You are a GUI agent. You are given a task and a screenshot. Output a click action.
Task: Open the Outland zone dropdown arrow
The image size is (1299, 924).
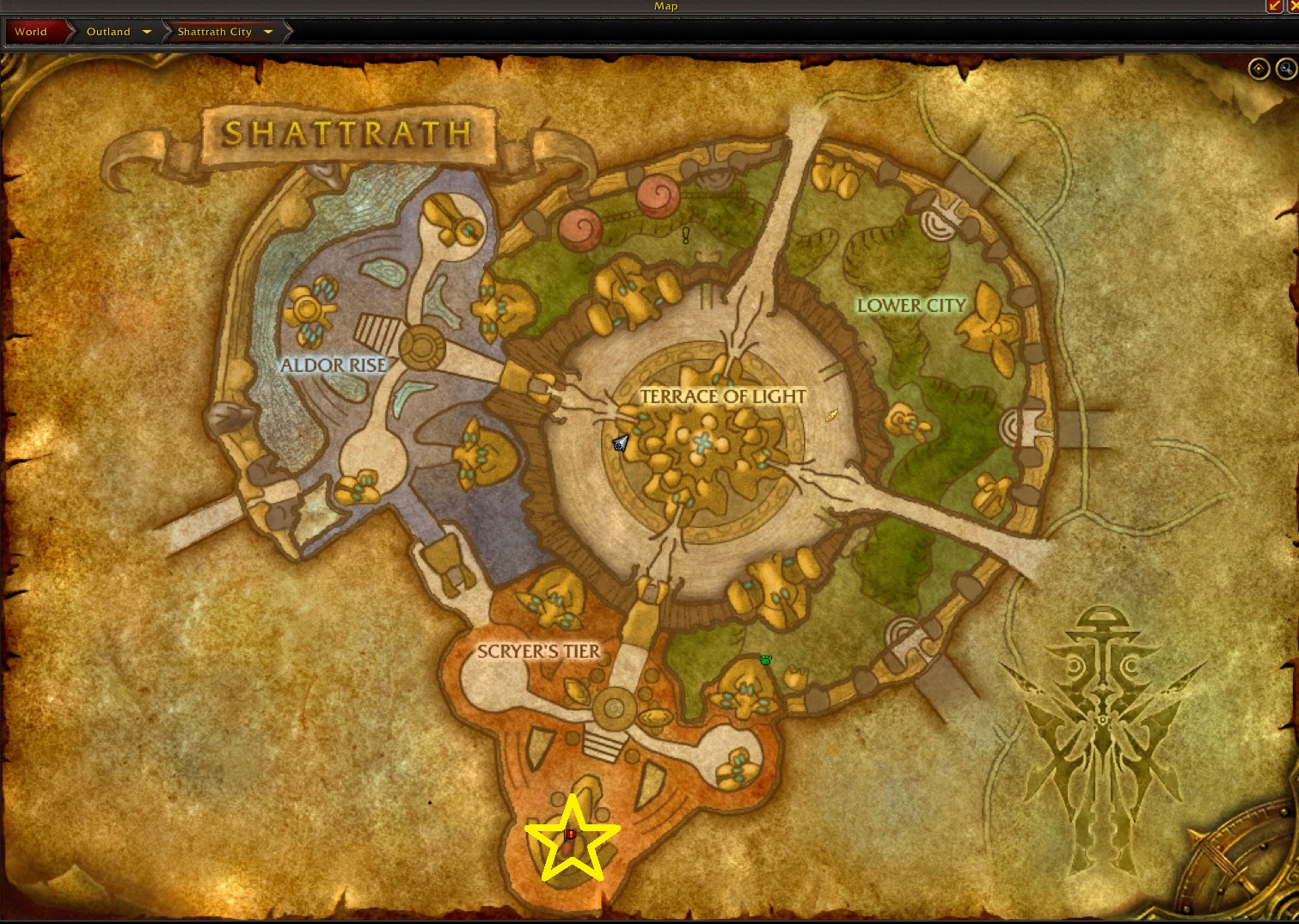[147, 32]
